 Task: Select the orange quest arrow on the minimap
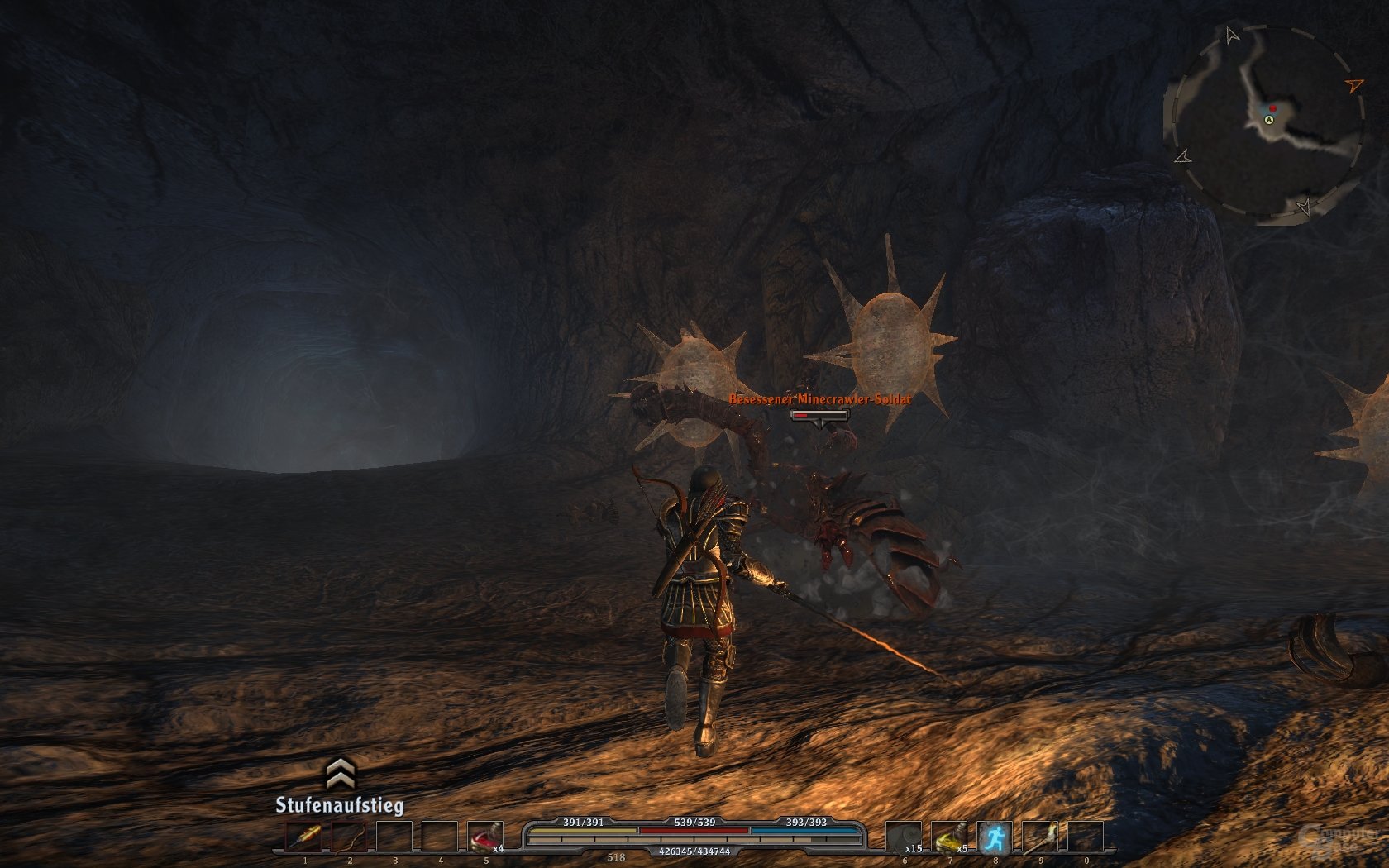(1353, 84)
